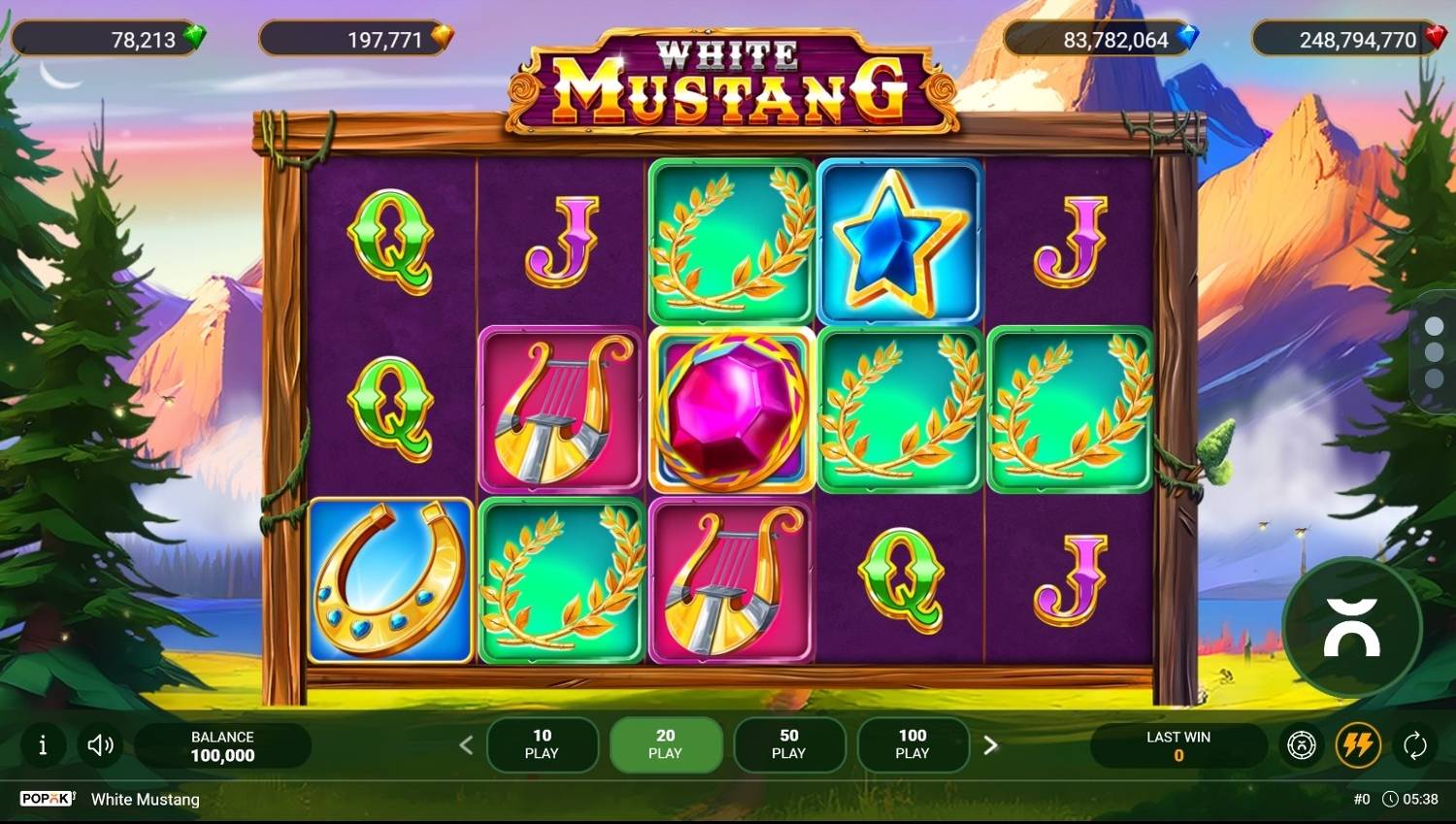
Task: Click the orange gem jackpot counter
Action: pyautogui.click(x=356, y=40)
